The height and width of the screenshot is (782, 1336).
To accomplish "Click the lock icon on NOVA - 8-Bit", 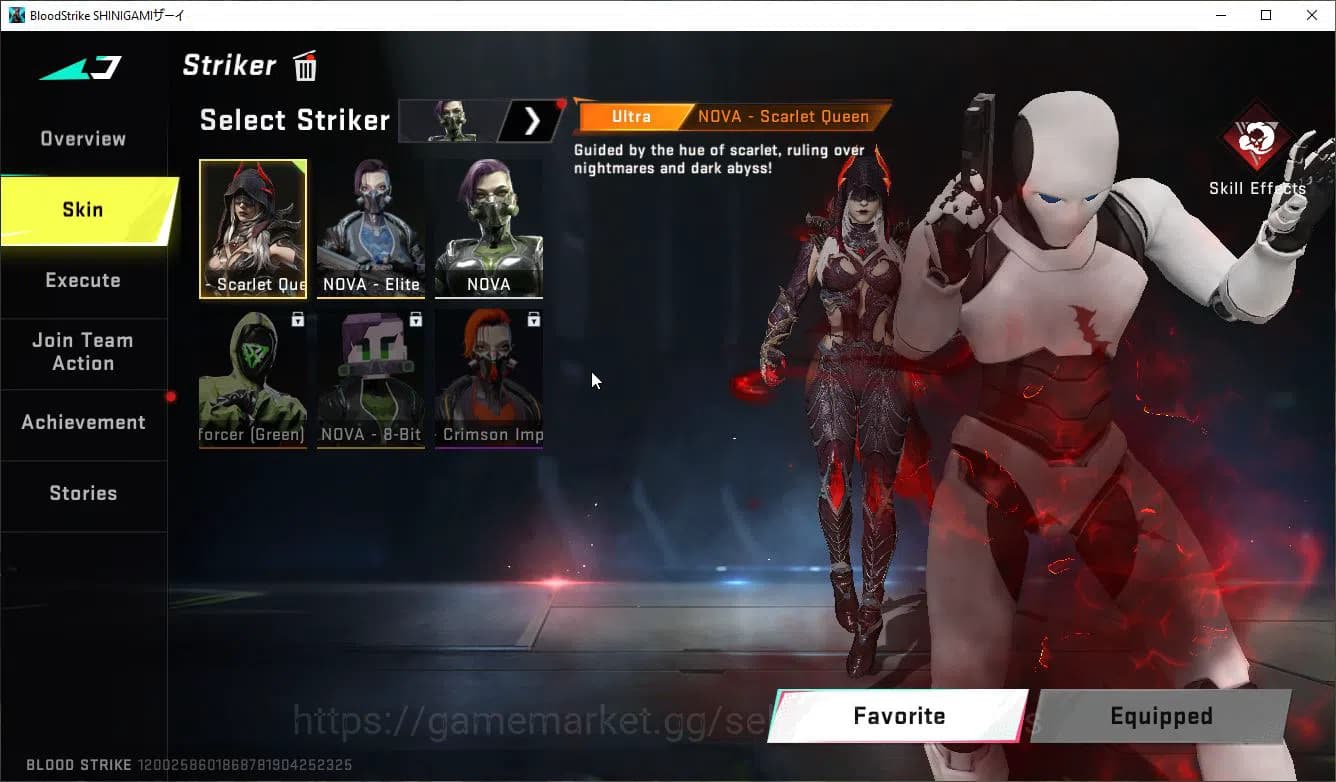I will 415,319.
